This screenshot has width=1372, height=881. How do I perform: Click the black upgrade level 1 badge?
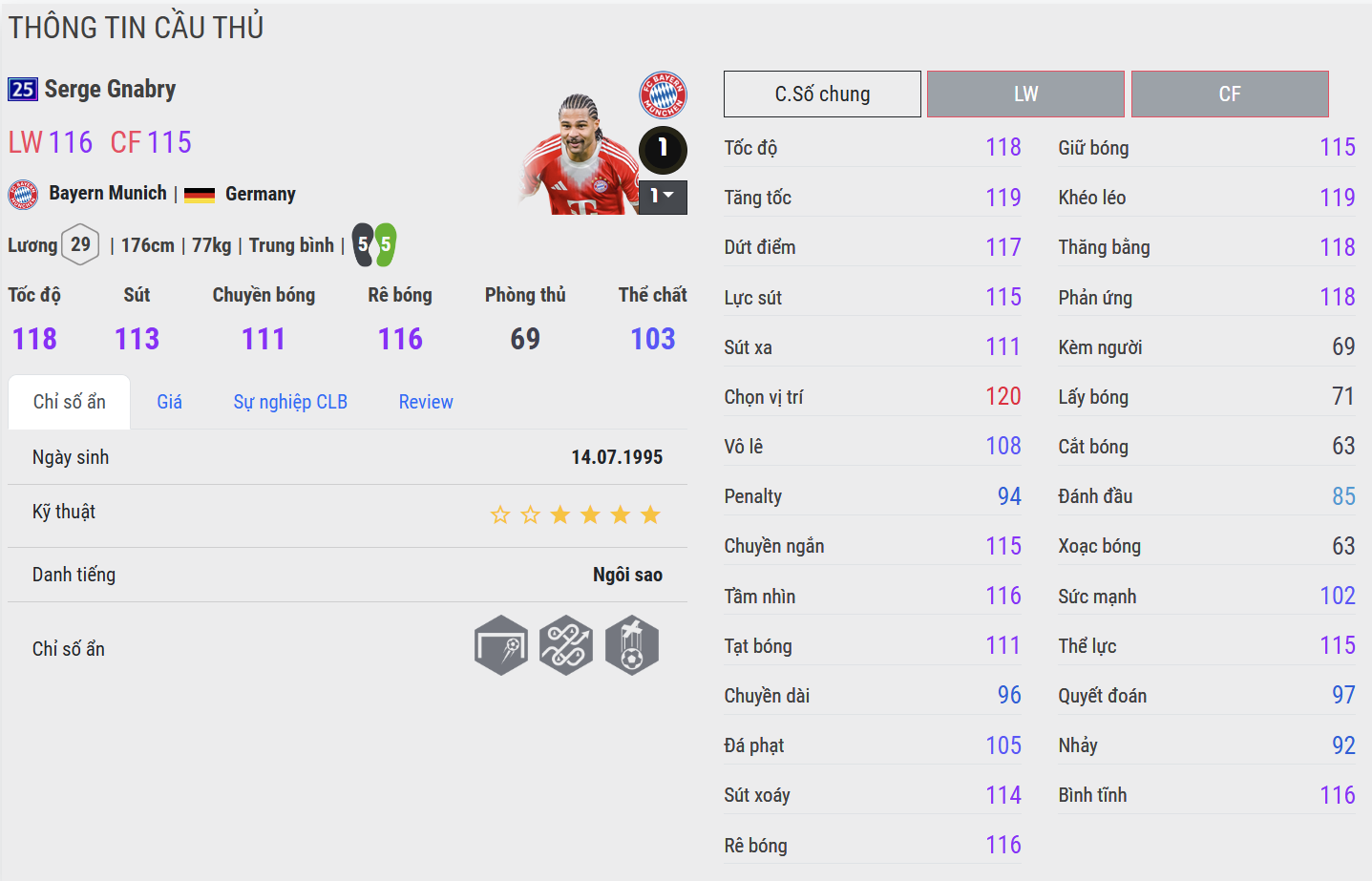663,149
